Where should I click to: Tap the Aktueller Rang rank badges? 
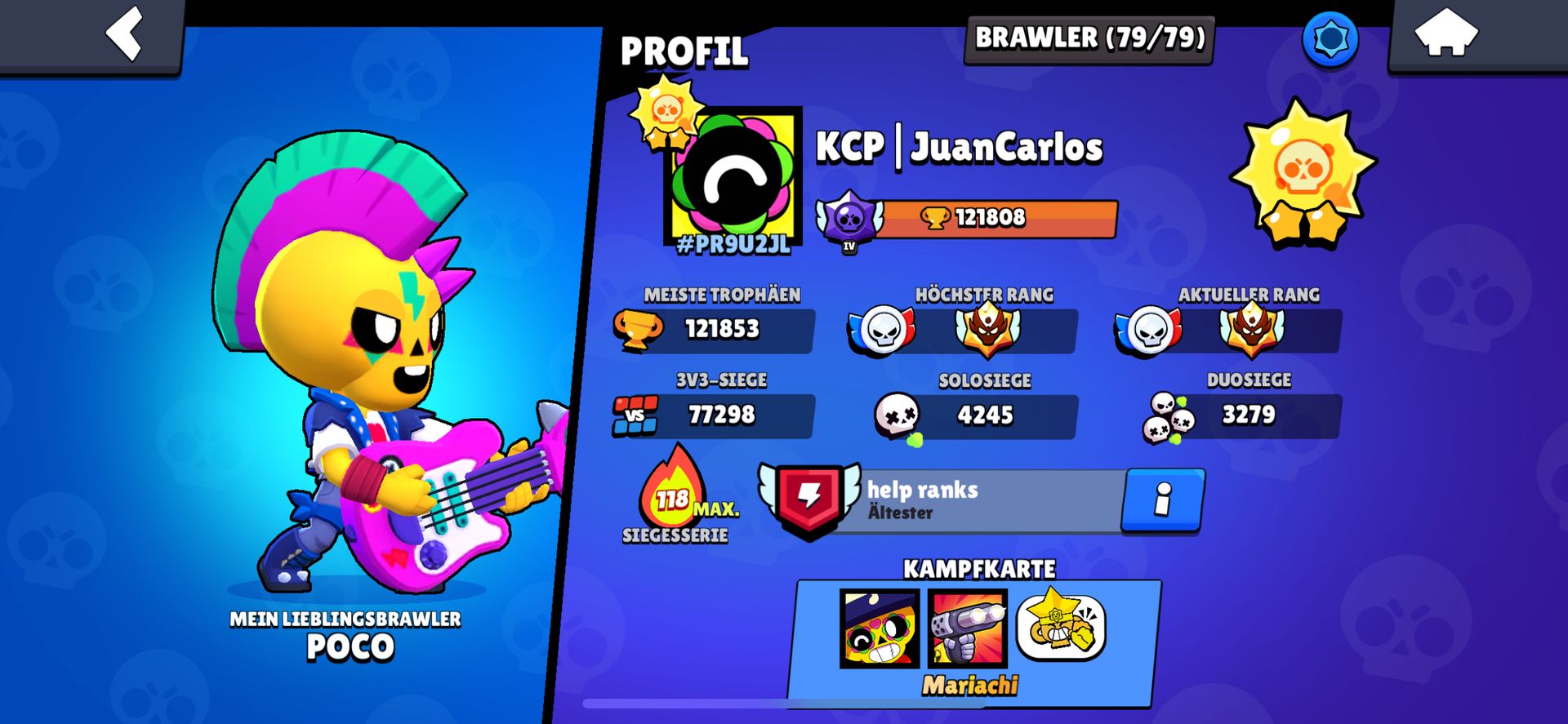tap(1228, 330)
